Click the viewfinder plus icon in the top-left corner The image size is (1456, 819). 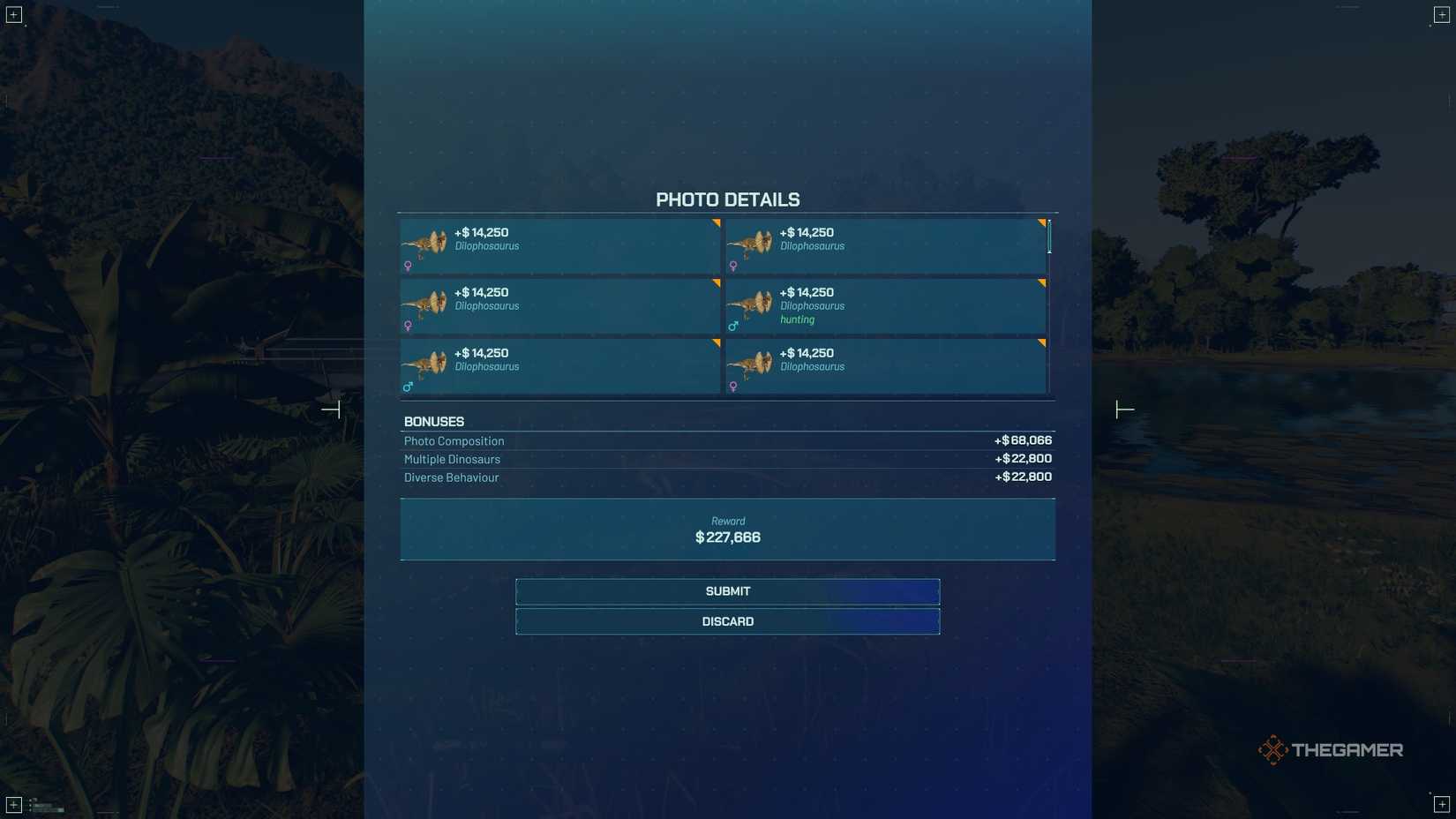coord(13,14)
